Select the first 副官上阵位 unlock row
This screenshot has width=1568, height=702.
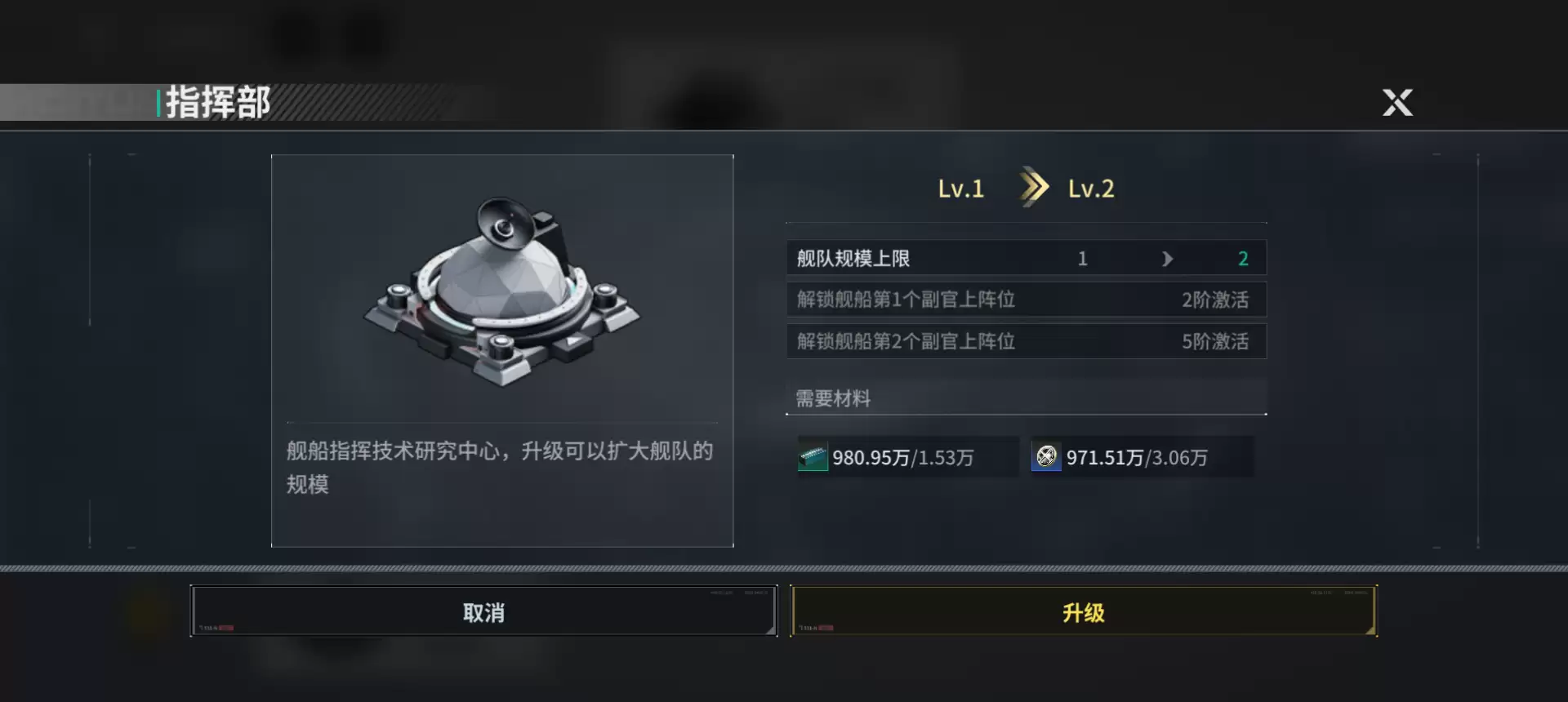coord(1025,300)
